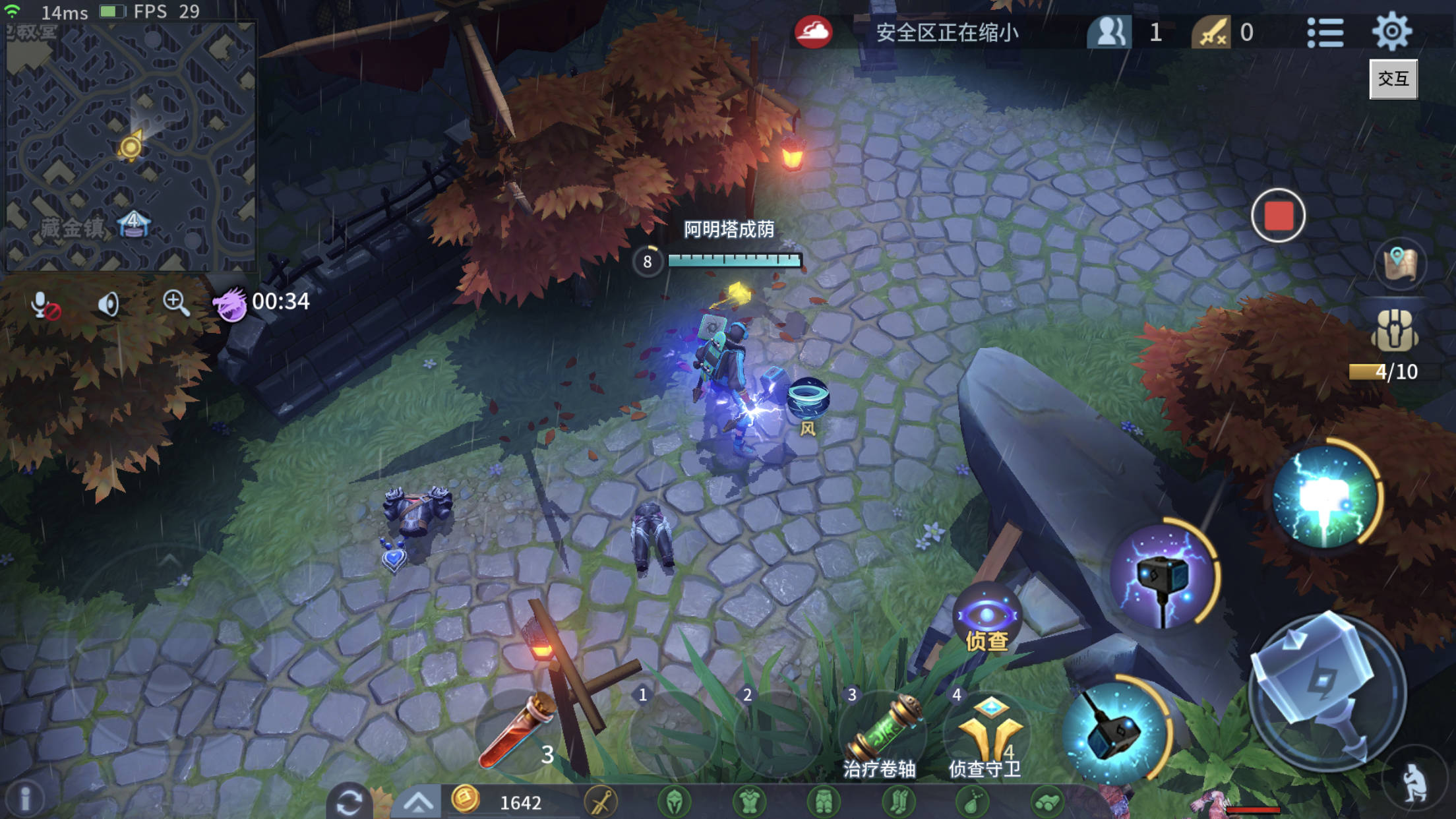Image resolution: width=1456 pixels, height=819 pixels.
Task: Click the circular refresh arrows button
Action: pos(349,802)
